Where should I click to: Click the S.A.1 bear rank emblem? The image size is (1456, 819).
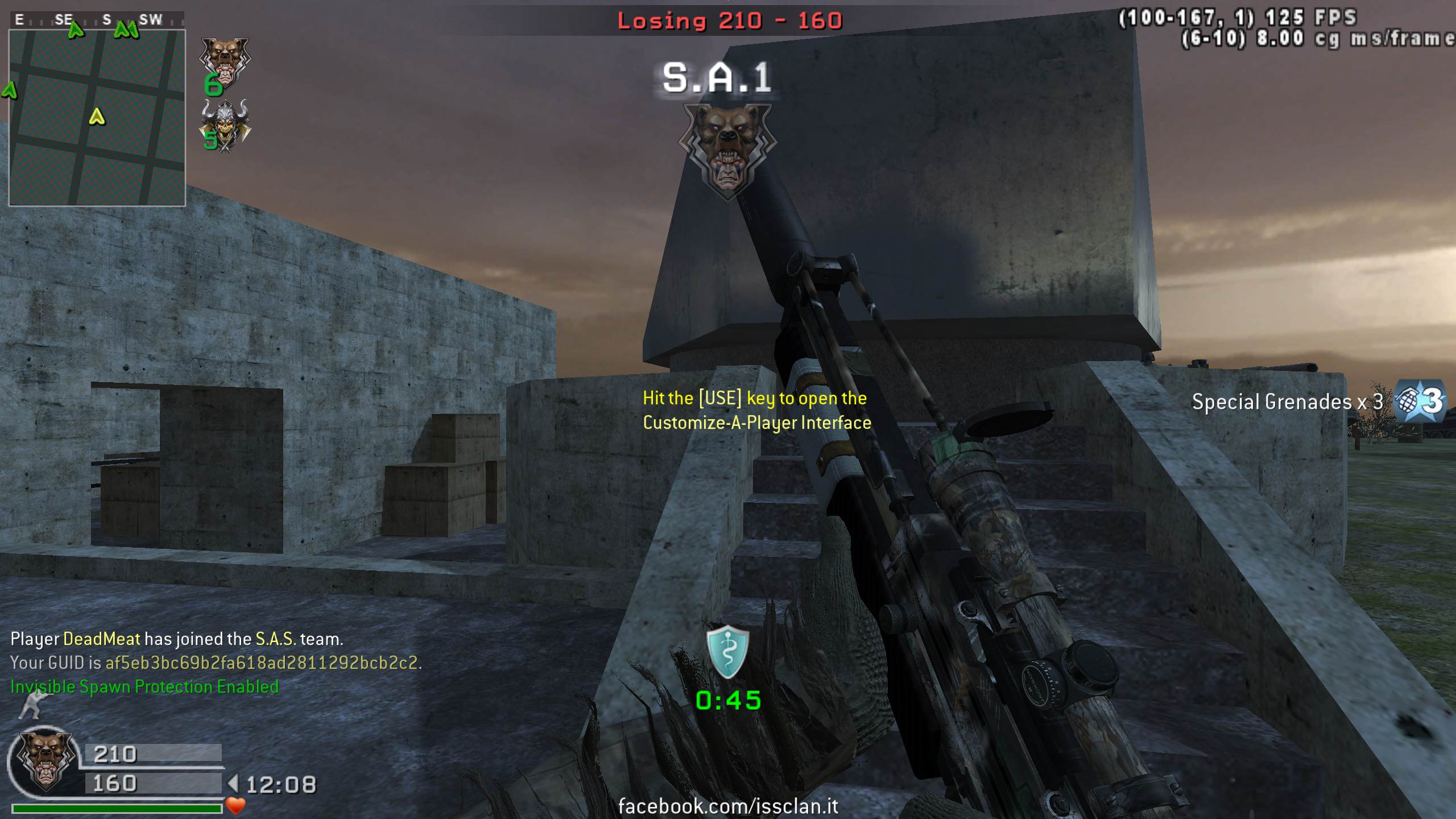pyautogui.click(x=727, y=149)
